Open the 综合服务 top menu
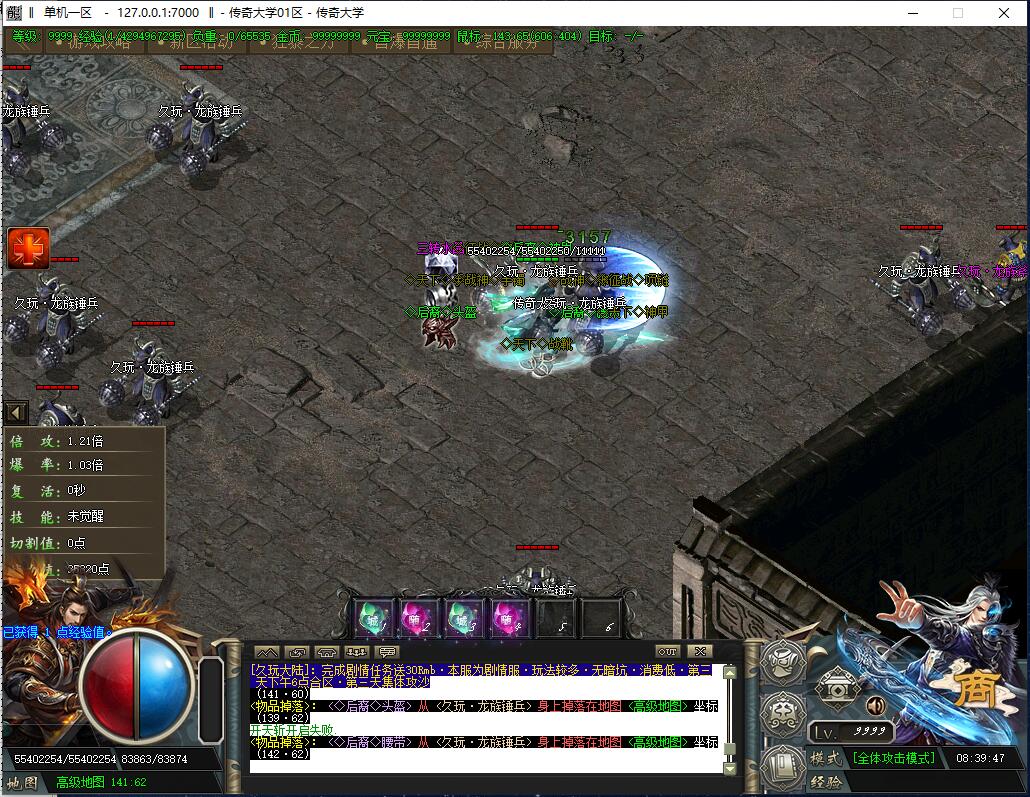The image size is (1030, 797). (x=506, y=43)
